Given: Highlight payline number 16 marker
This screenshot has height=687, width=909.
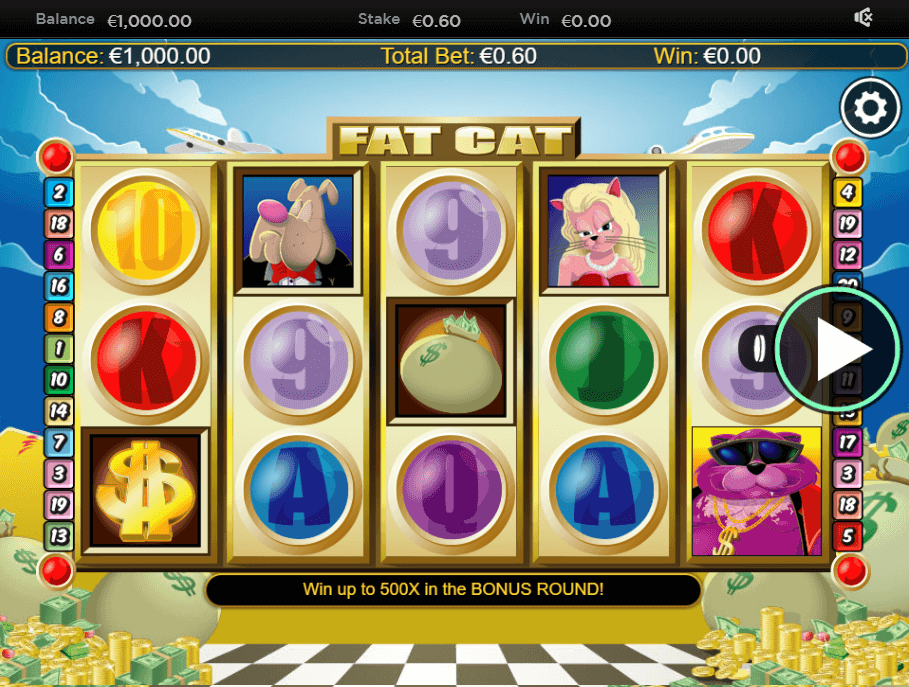Looking at the screenshot, I should (58, 286).
